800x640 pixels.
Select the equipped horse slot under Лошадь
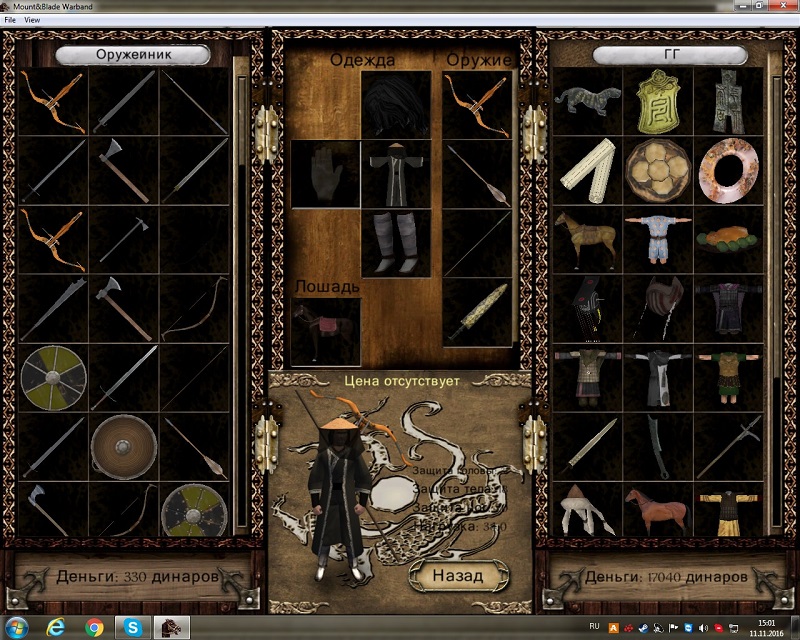pos(326,331)
